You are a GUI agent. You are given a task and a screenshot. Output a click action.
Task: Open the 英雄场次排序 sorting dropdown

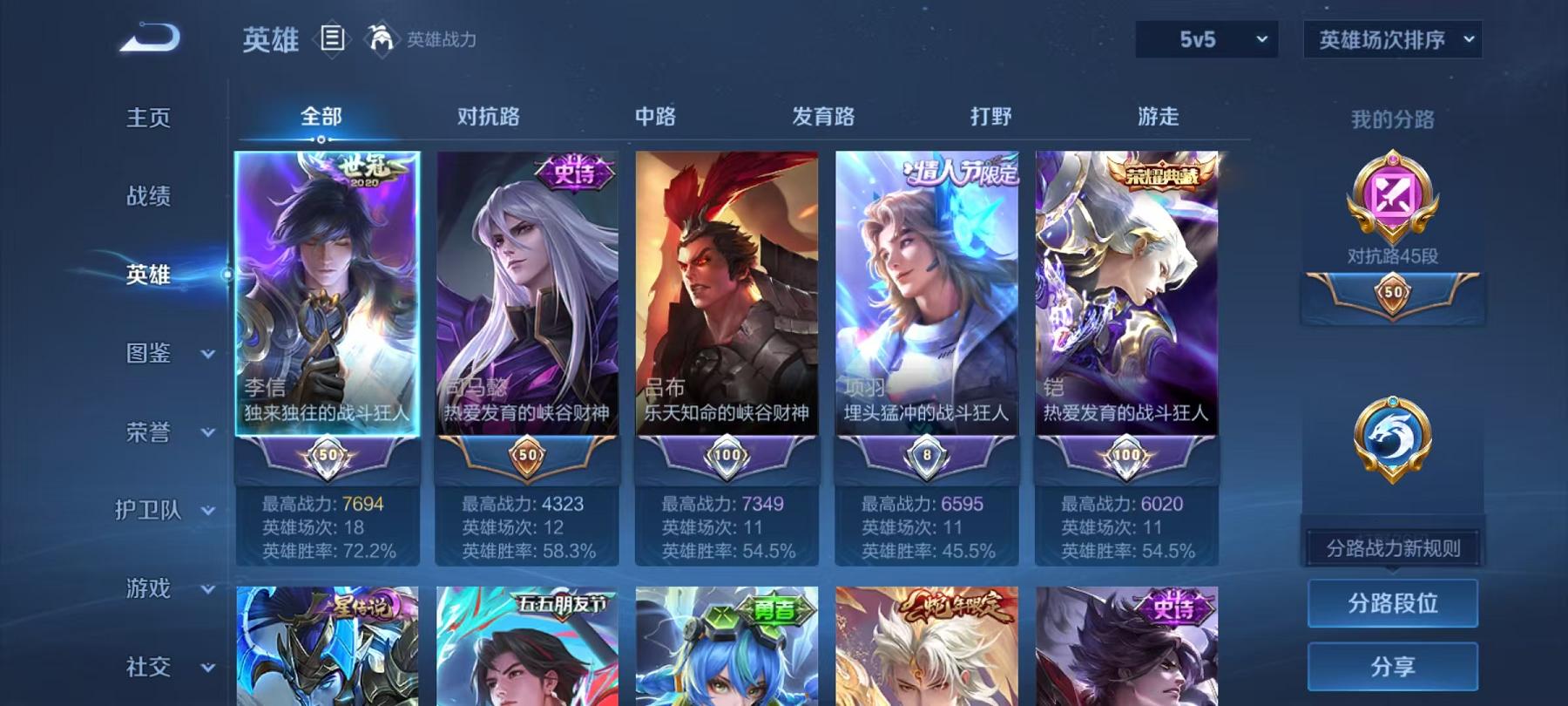(x=1391, y=38)
